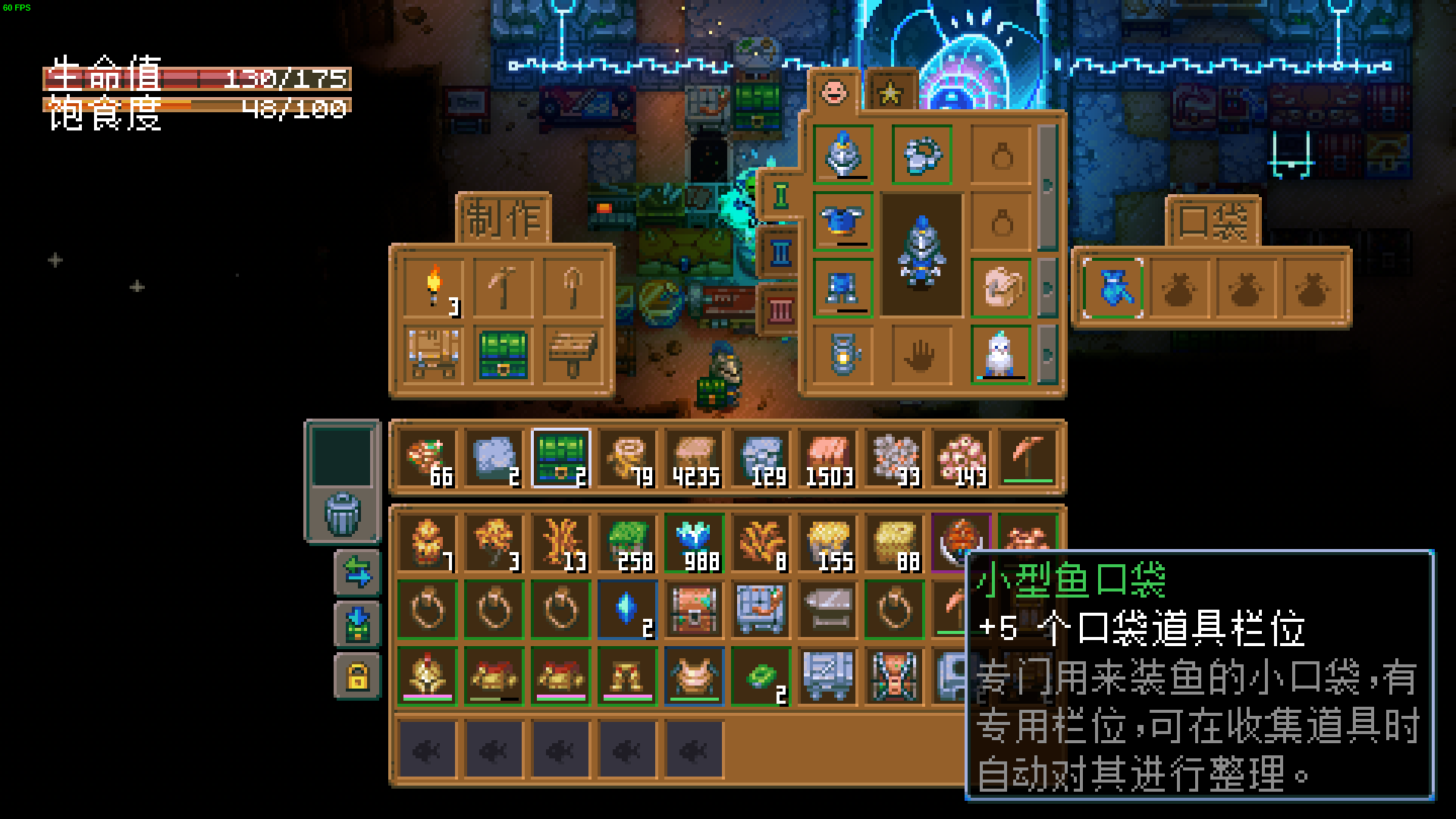This screenshot has height=819, width=1456.
Task: Select the green chest recipe in the crafting panel
Action: pyautogui.click(x=503, y=356)
